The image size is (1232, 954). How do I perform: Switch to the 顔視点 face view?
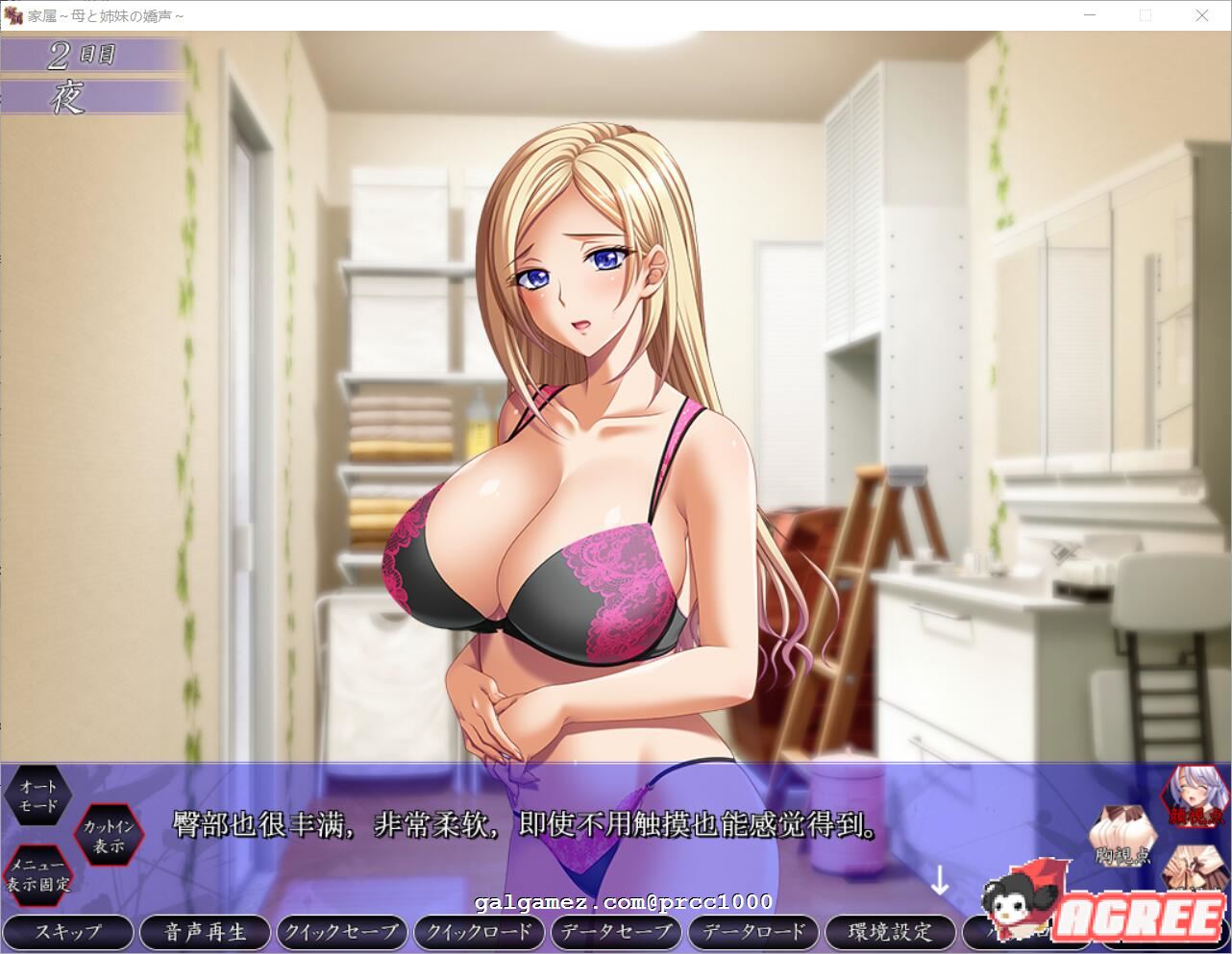pos(1196,796)
